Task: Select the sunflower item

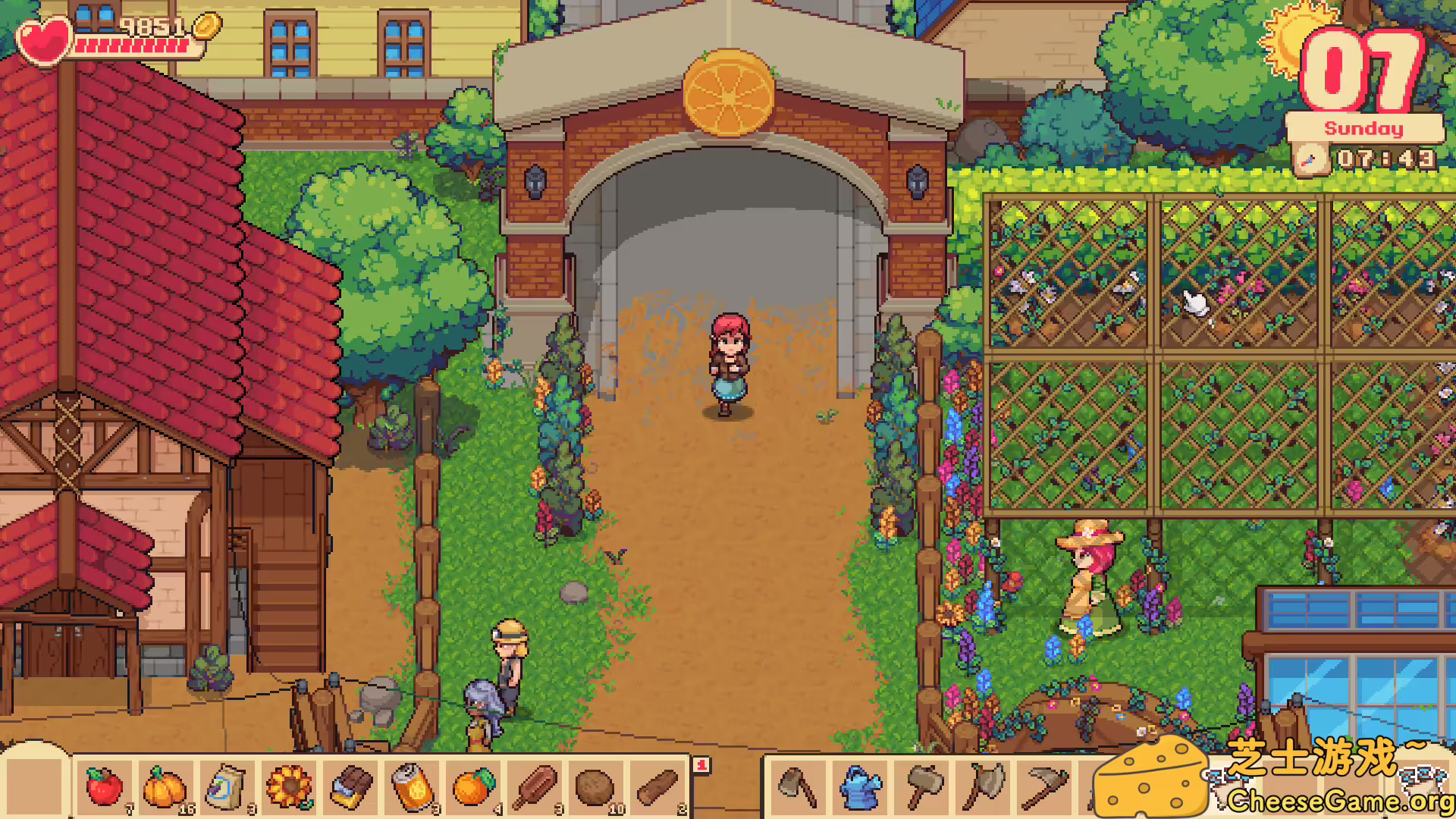Action: point(289,786)
